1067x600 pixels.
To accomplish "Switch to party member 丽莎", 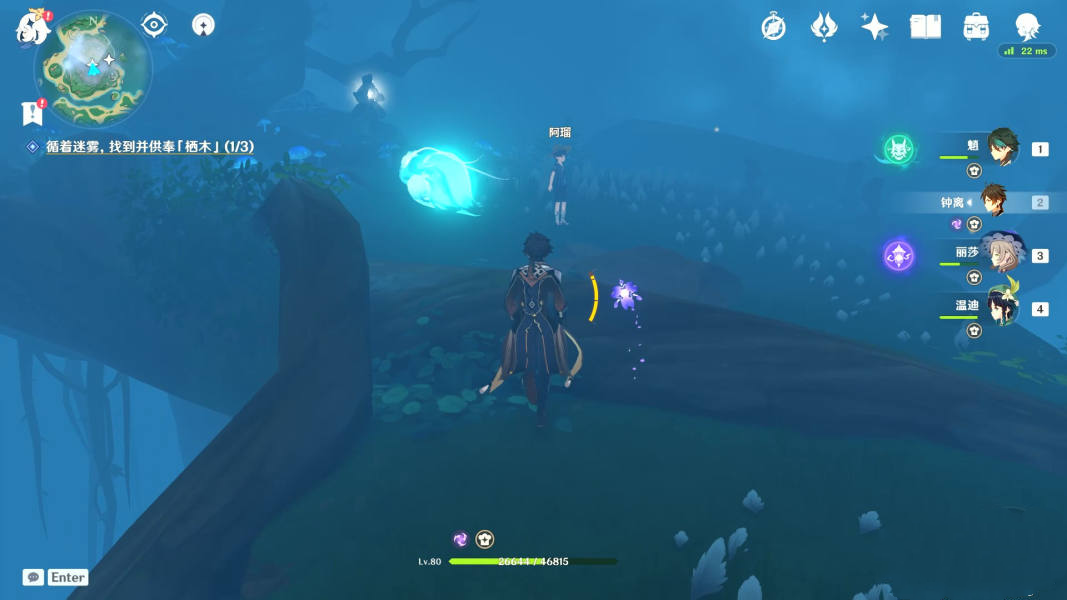I will 1001,255.
